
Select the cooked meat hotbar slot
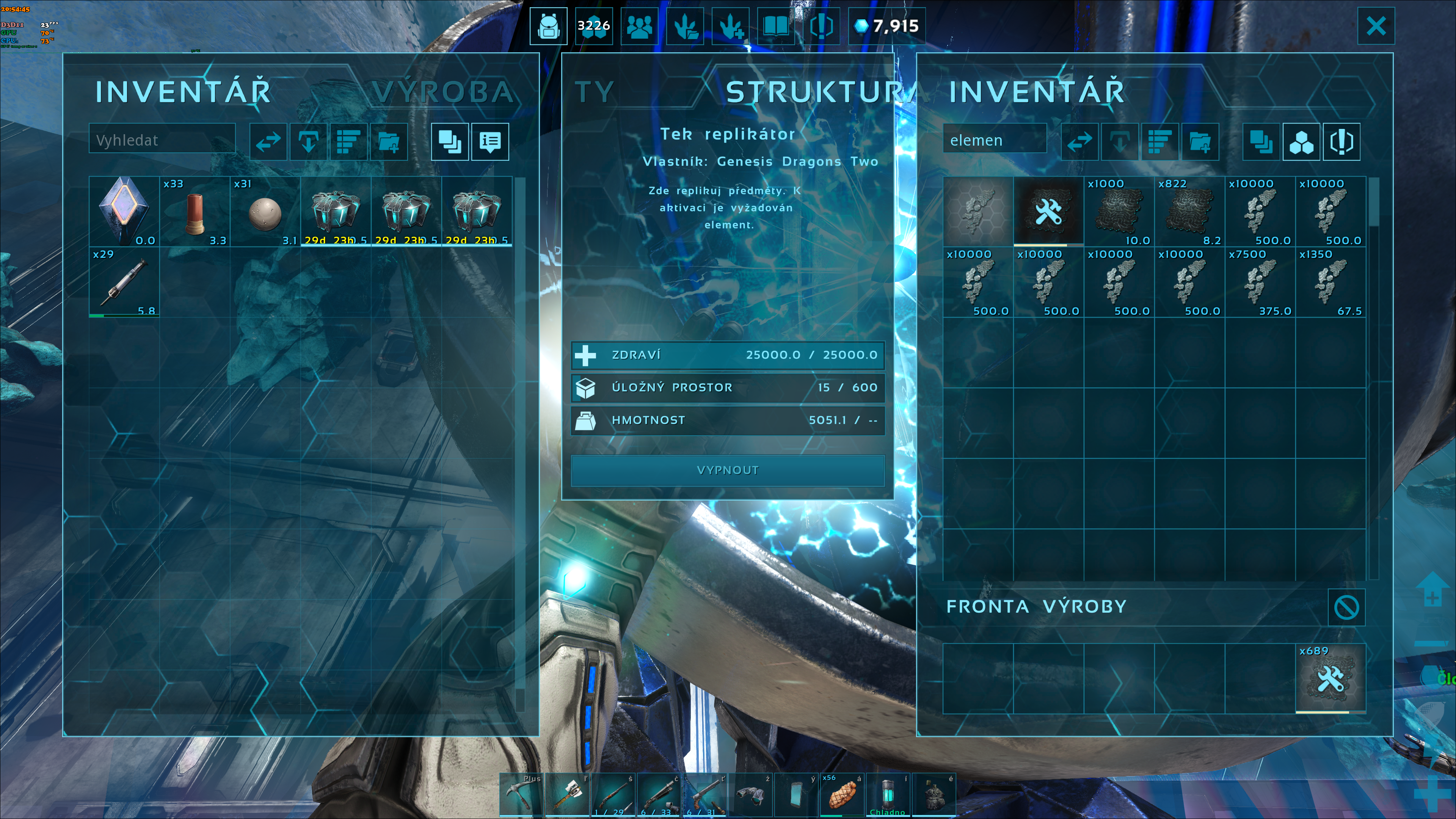[x=842, y=795]
